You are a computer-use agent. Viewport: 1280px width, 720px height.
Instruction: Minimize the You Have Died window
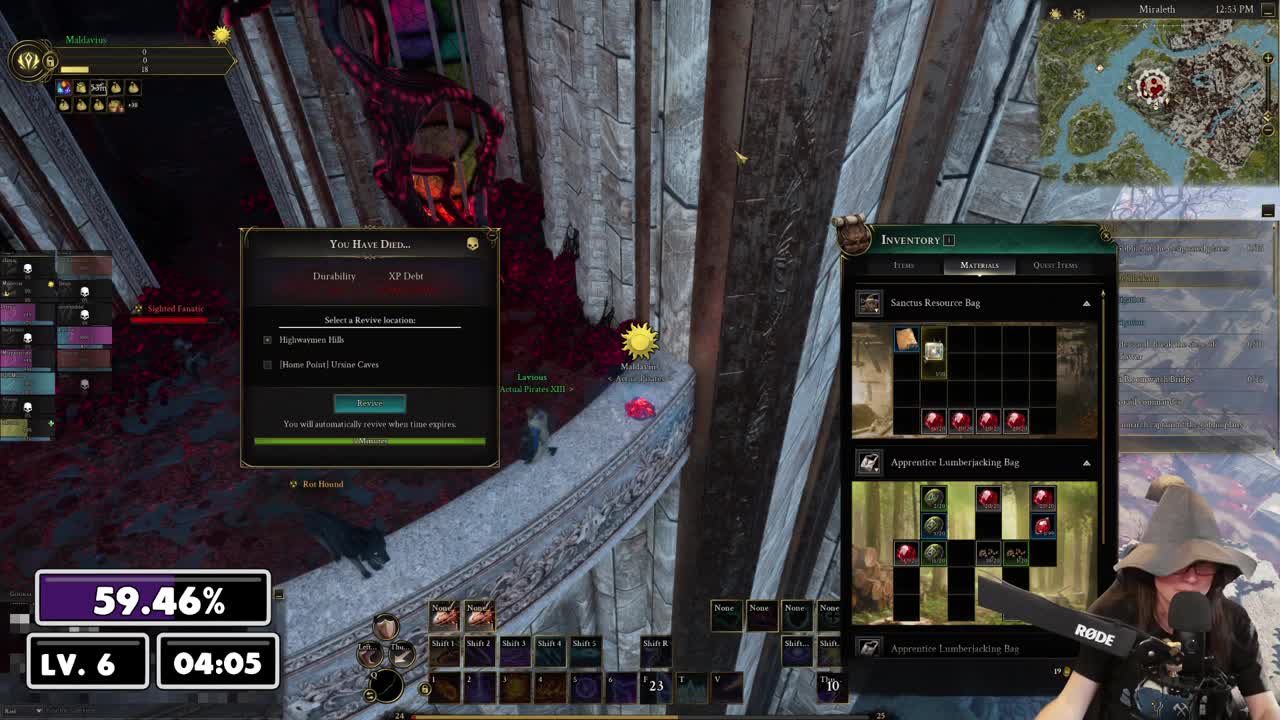(472, 243)
